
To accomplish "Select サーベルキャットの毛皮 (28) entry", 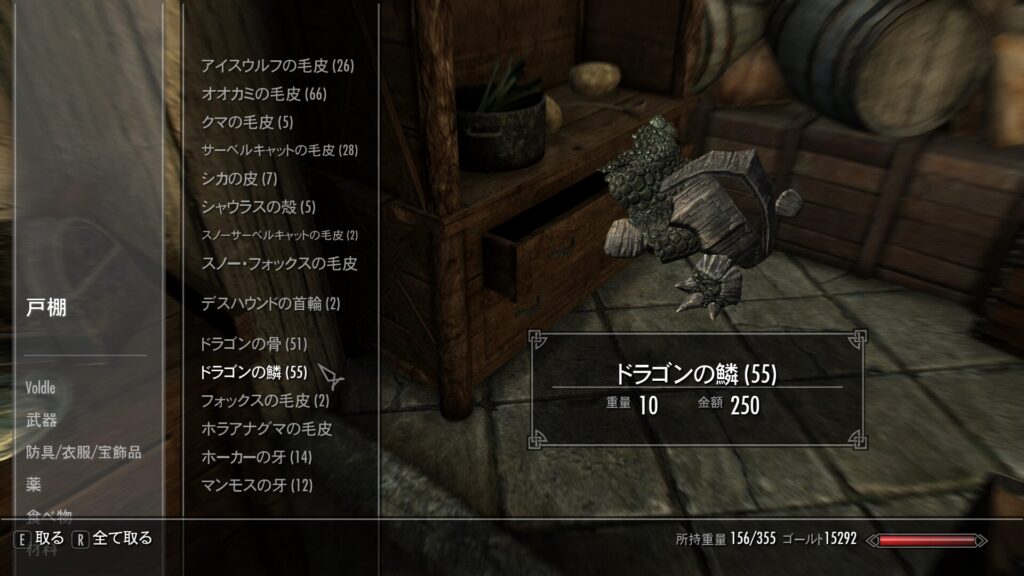I will 279,150.
